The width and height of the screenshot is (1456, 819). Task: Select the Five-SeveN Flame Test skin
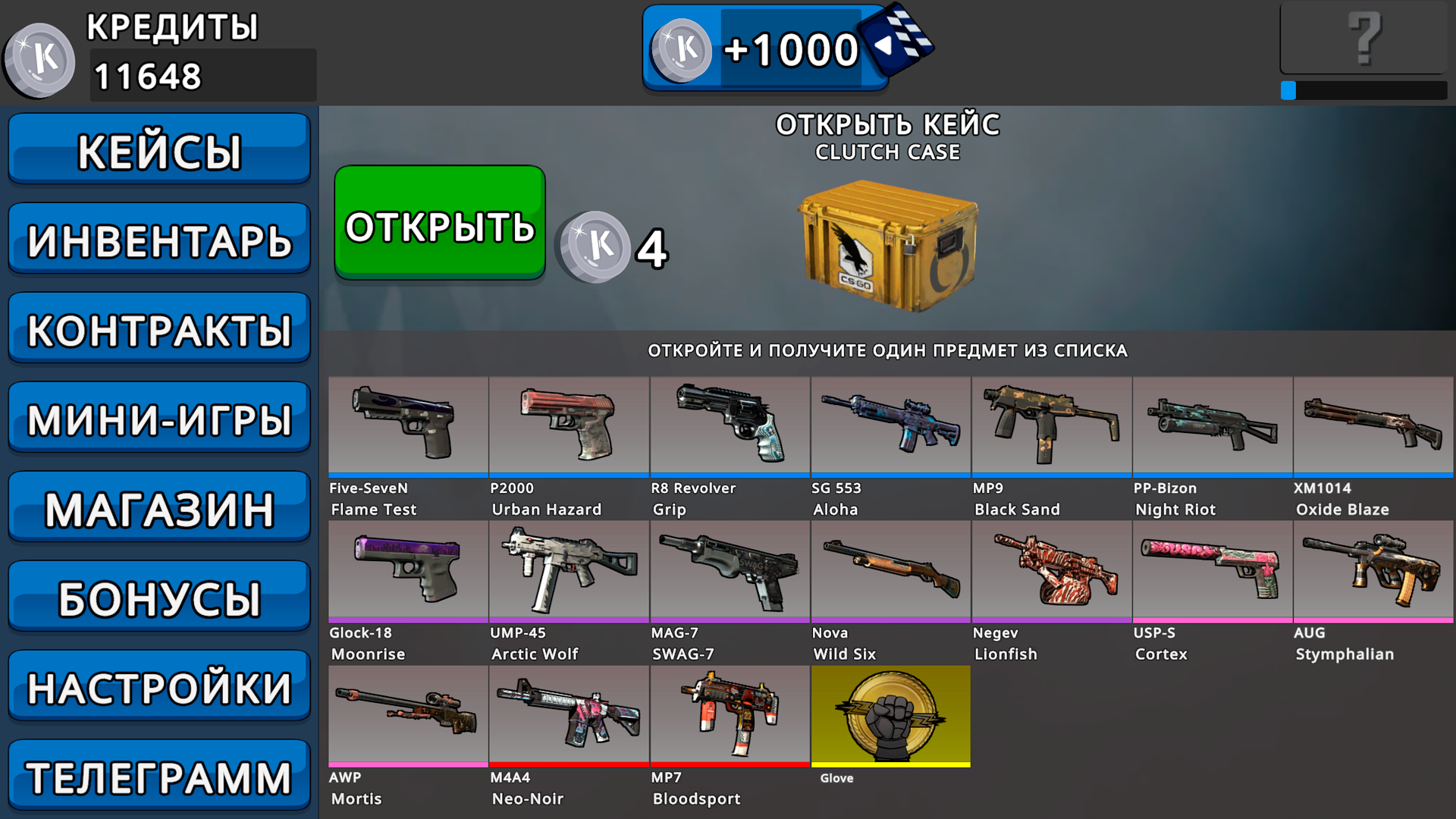tap(407, 426)
